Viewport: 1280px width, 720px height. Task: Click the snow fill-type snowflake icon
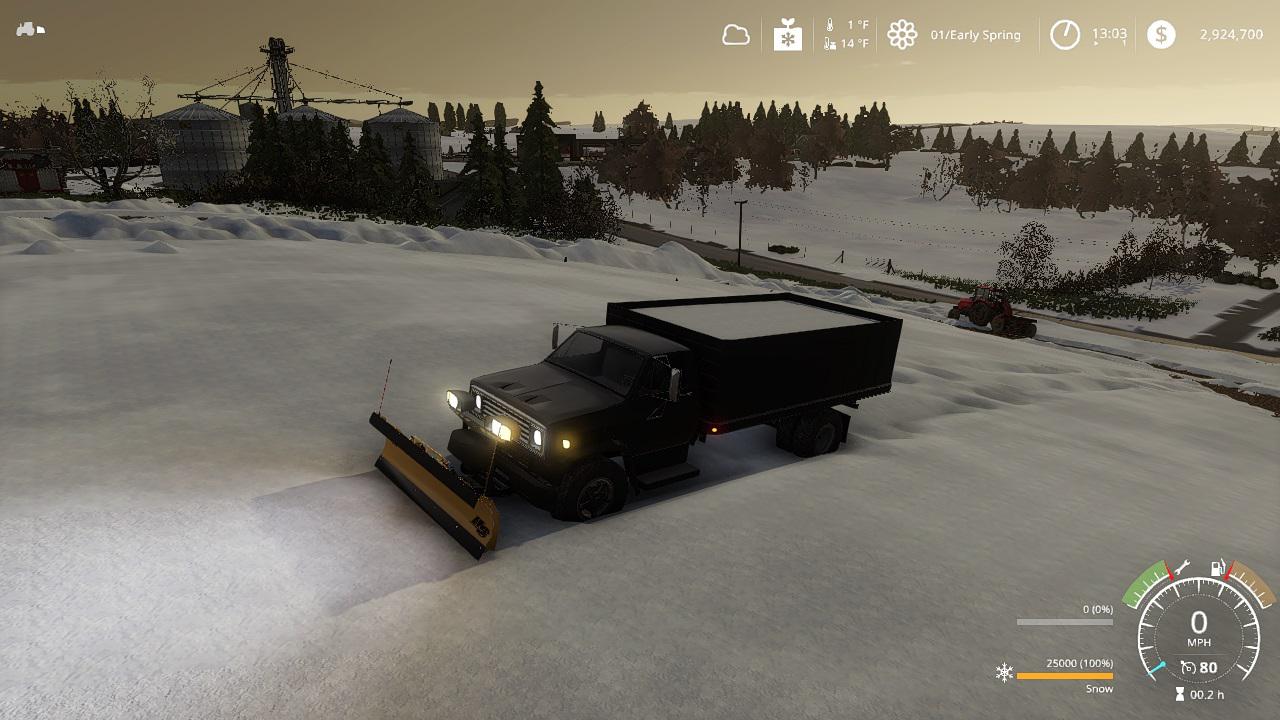tap(1004, 672)
